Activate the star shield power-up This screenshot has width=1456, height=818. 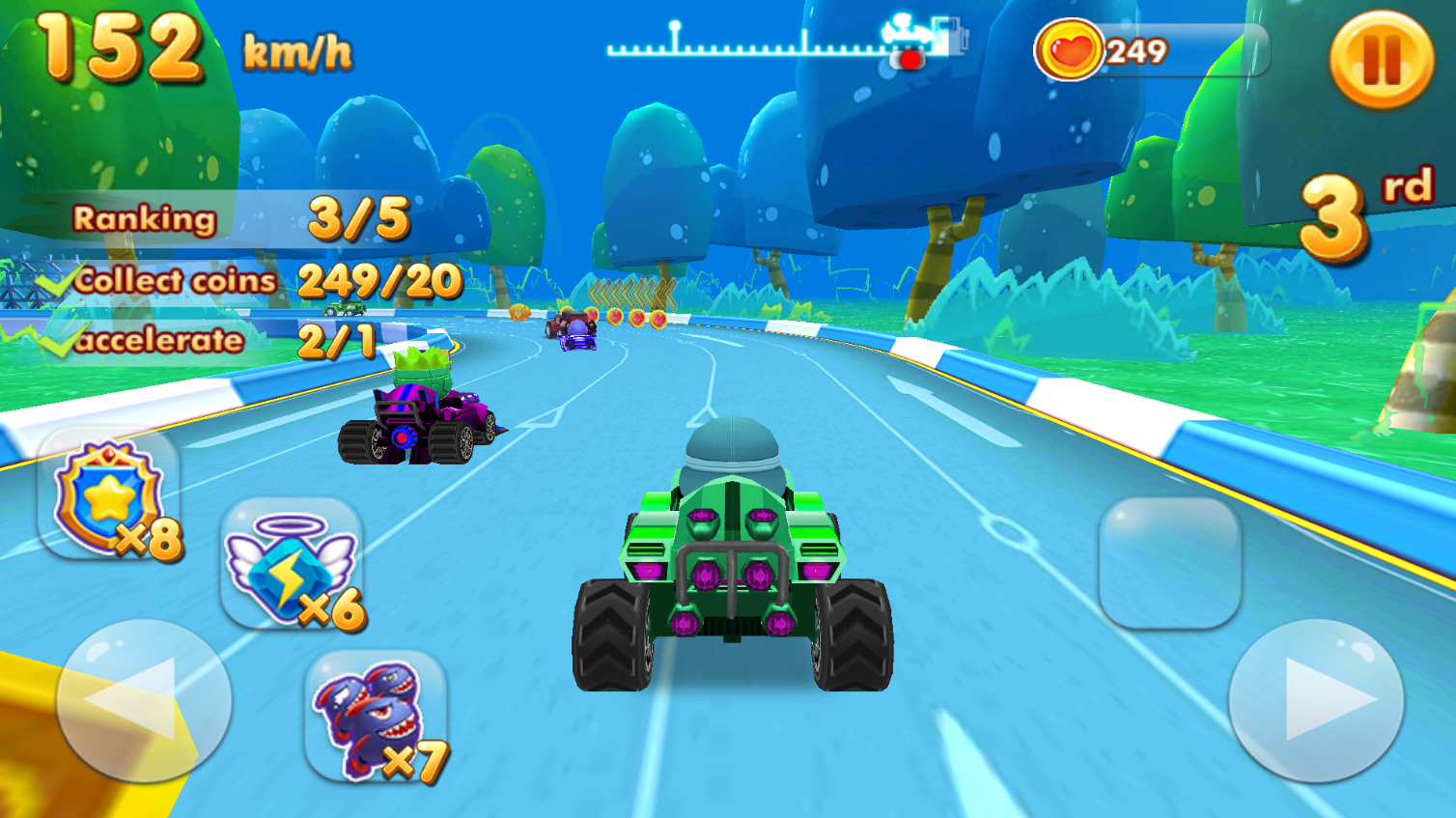[106, 493]
